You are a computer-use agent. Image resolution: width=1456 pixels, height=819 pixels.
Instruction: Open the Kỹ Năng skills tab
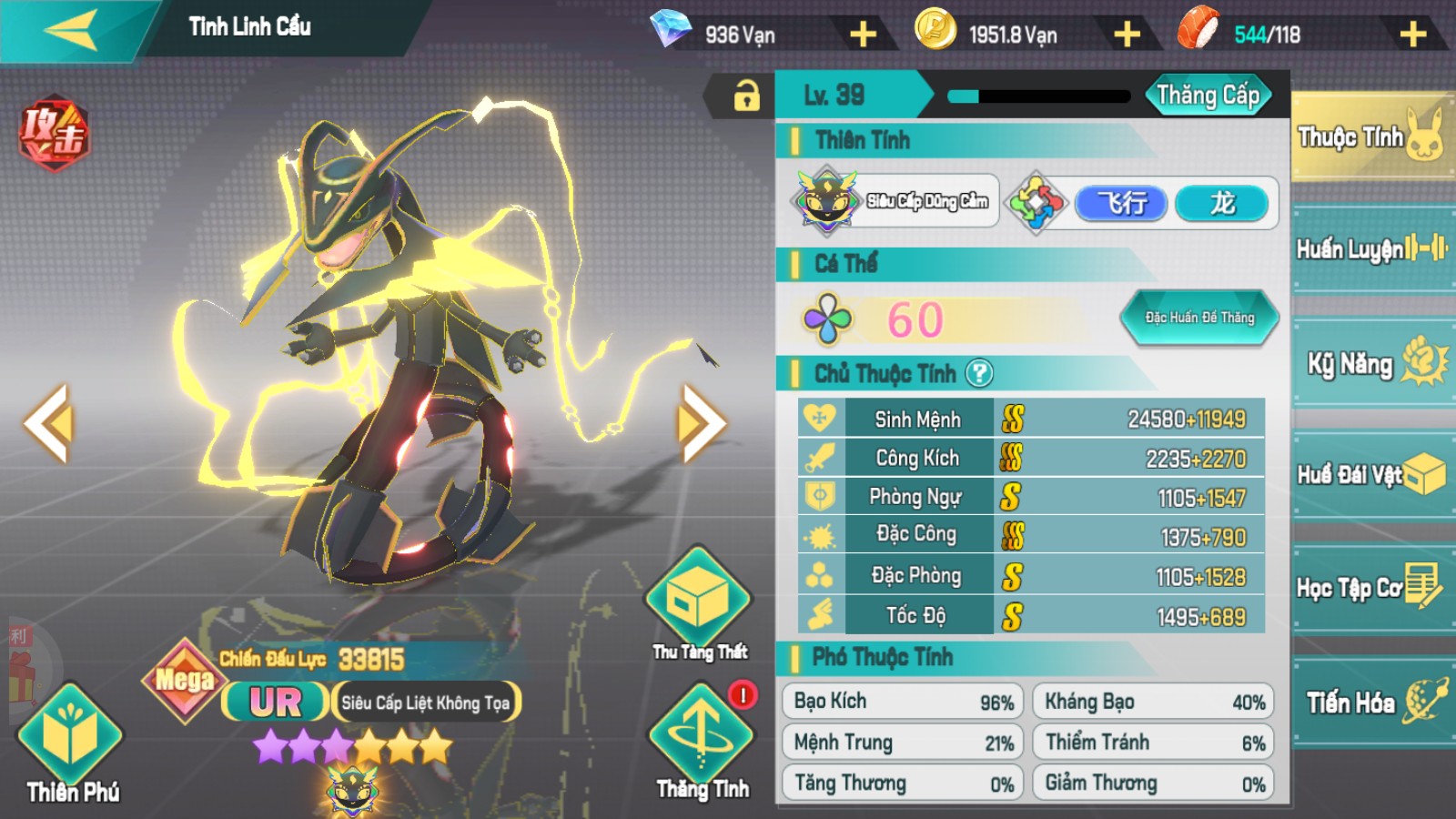point(1370,363)
